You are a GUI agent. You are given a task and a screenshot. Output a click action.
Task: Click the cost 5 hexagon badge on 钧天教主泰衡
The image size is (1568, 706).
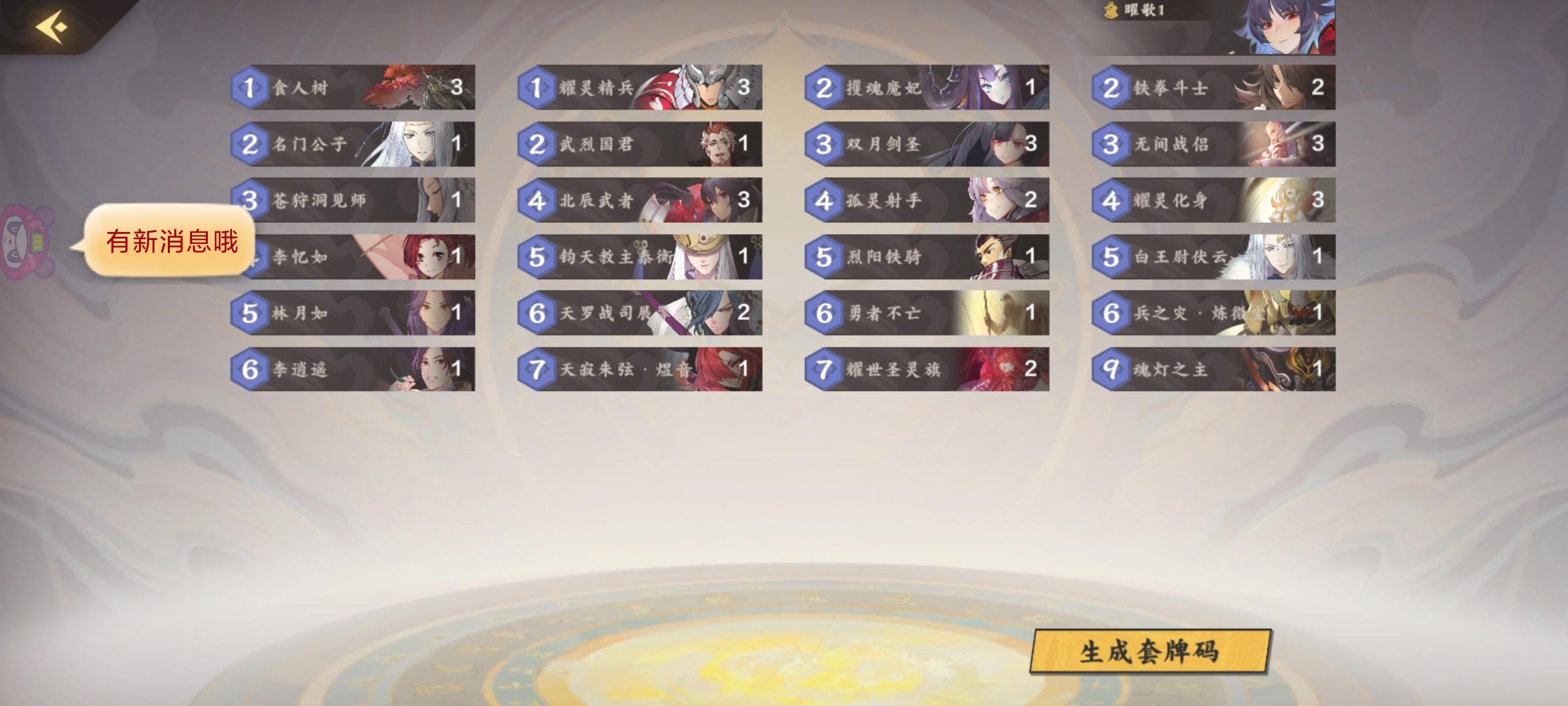537,258
